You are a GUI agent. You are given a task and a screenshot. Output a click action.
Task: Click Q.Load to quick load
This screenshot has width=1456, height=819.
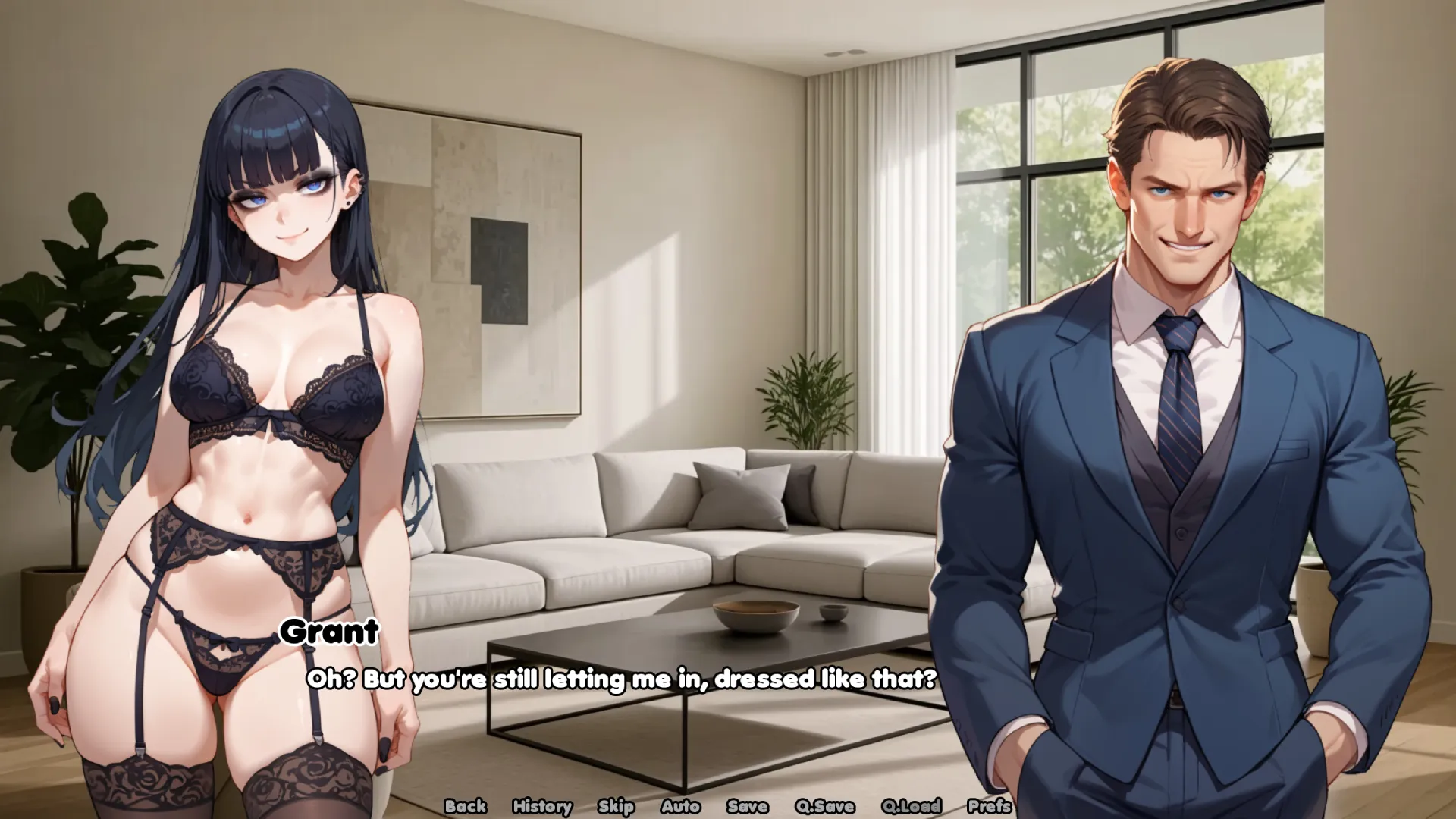(911, 806)
